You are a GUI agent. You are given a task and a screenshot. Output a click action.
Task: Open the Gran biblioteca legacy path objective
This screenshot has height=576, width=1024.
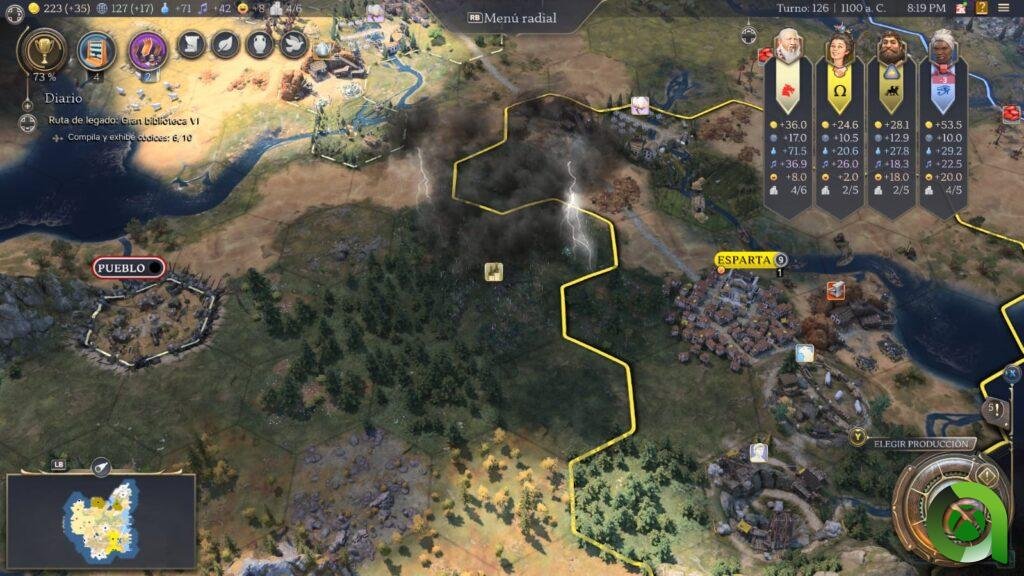tap(124, 120)
